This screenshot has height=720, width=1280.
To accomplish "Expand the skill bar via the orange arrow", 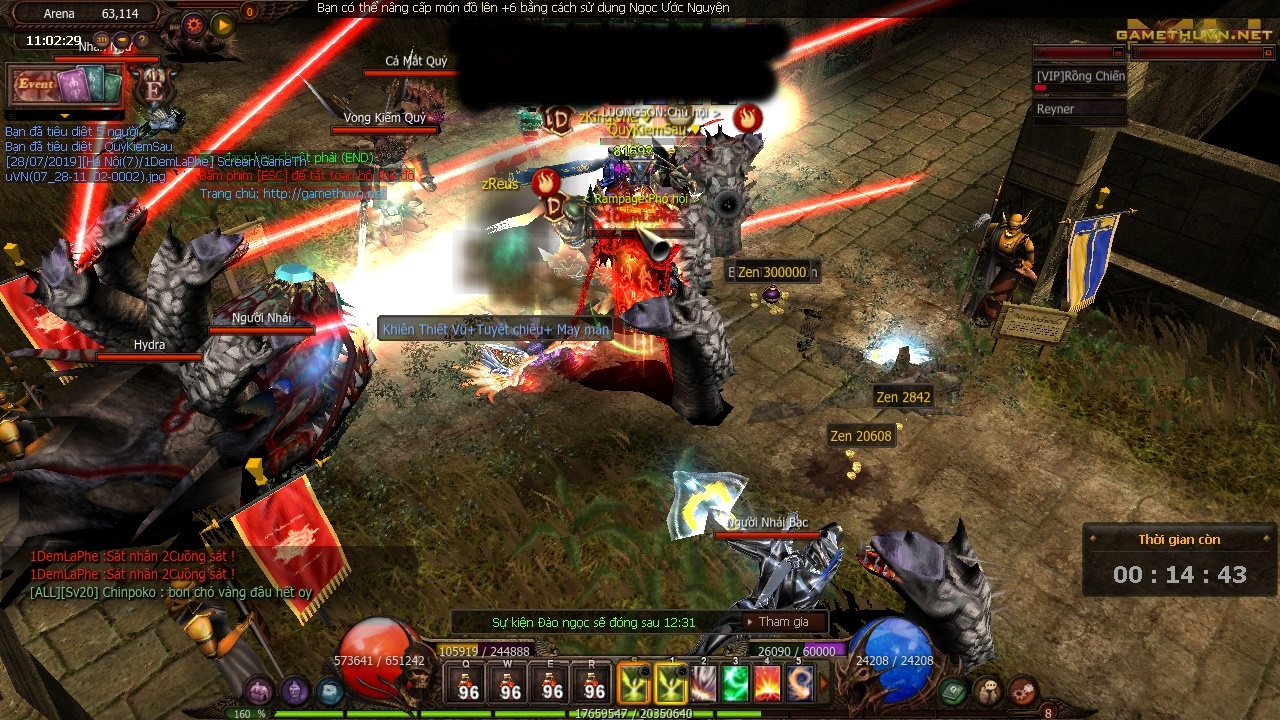I will click(823, 684).
